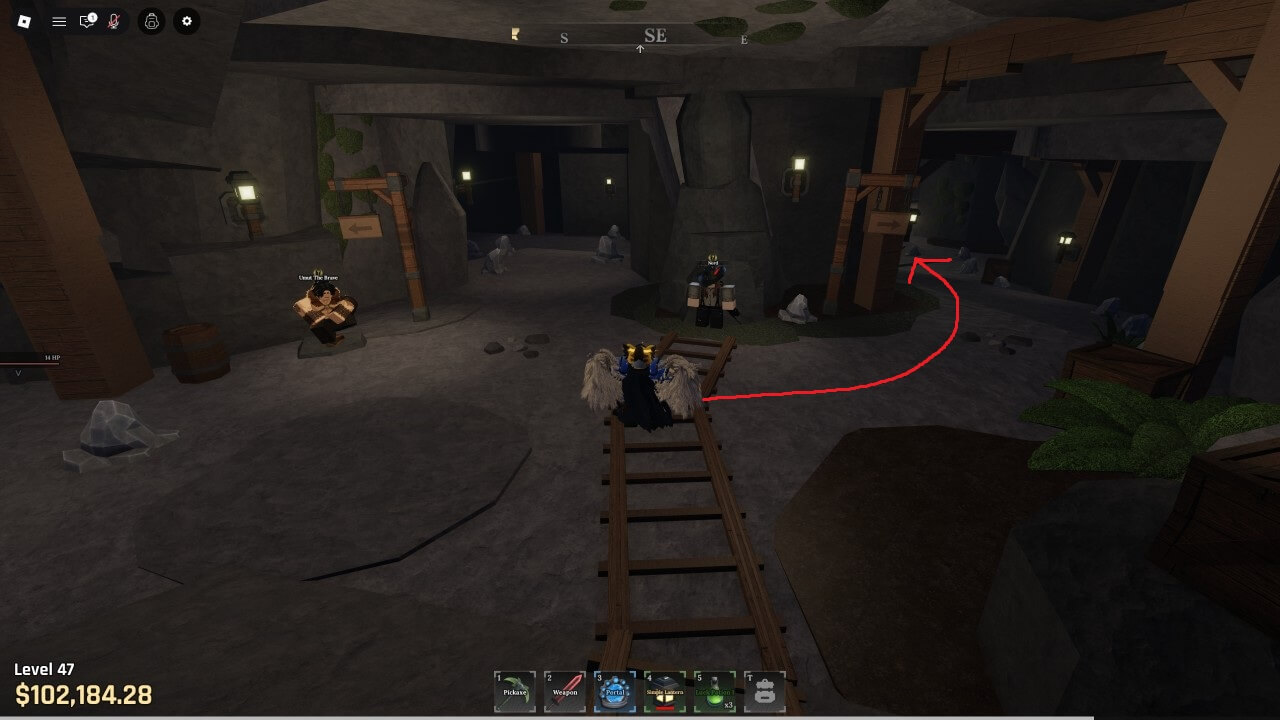Activate the Portal hotbar item
Viewport: 1280px width, 720px height.
click(615, 691)
